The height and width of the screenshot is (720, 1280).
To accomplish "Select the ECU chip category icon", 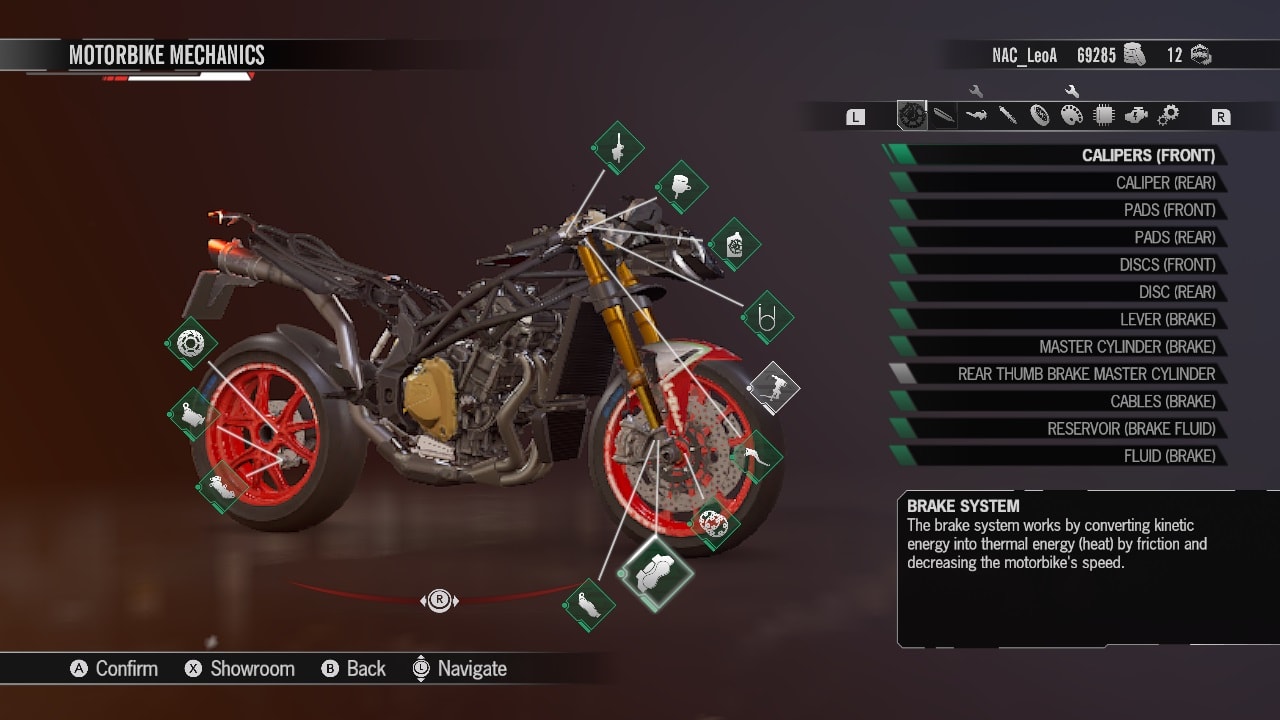I will pos(1102,115).
